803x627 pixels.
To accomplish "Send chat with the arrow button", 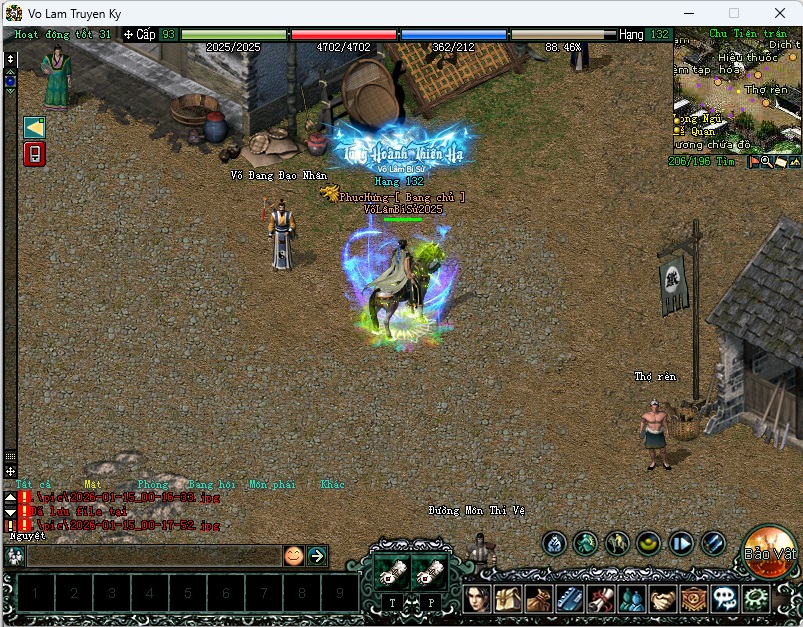I will tap(317, 556).
